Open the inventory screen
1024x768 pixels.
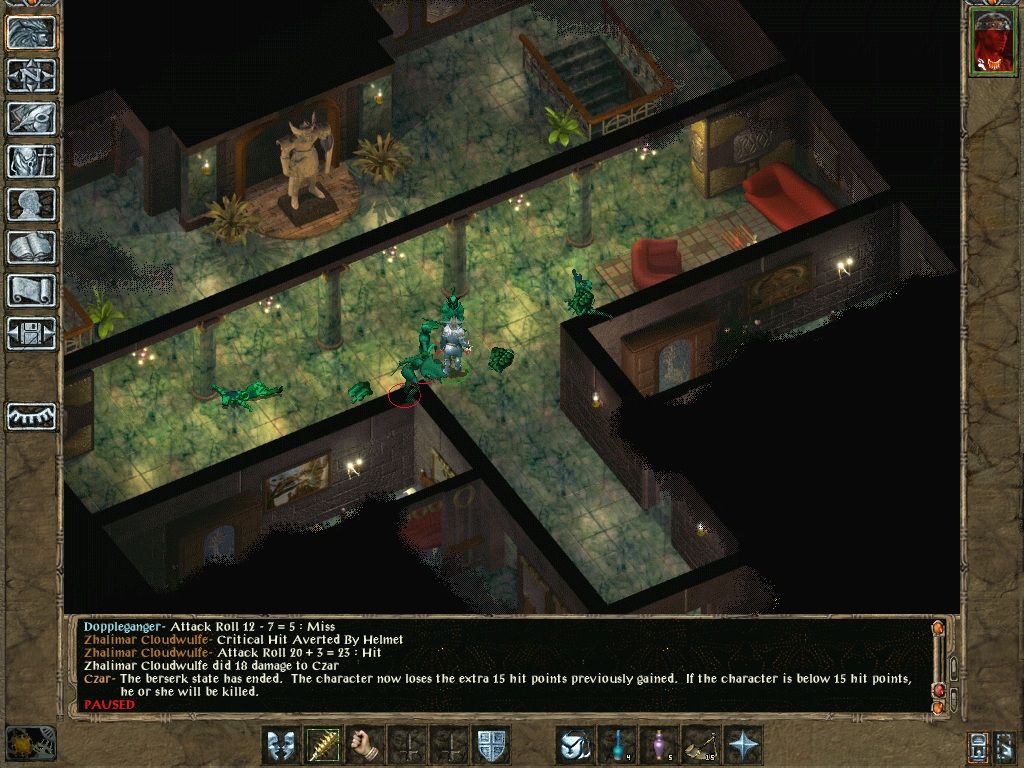pos(31,162)
